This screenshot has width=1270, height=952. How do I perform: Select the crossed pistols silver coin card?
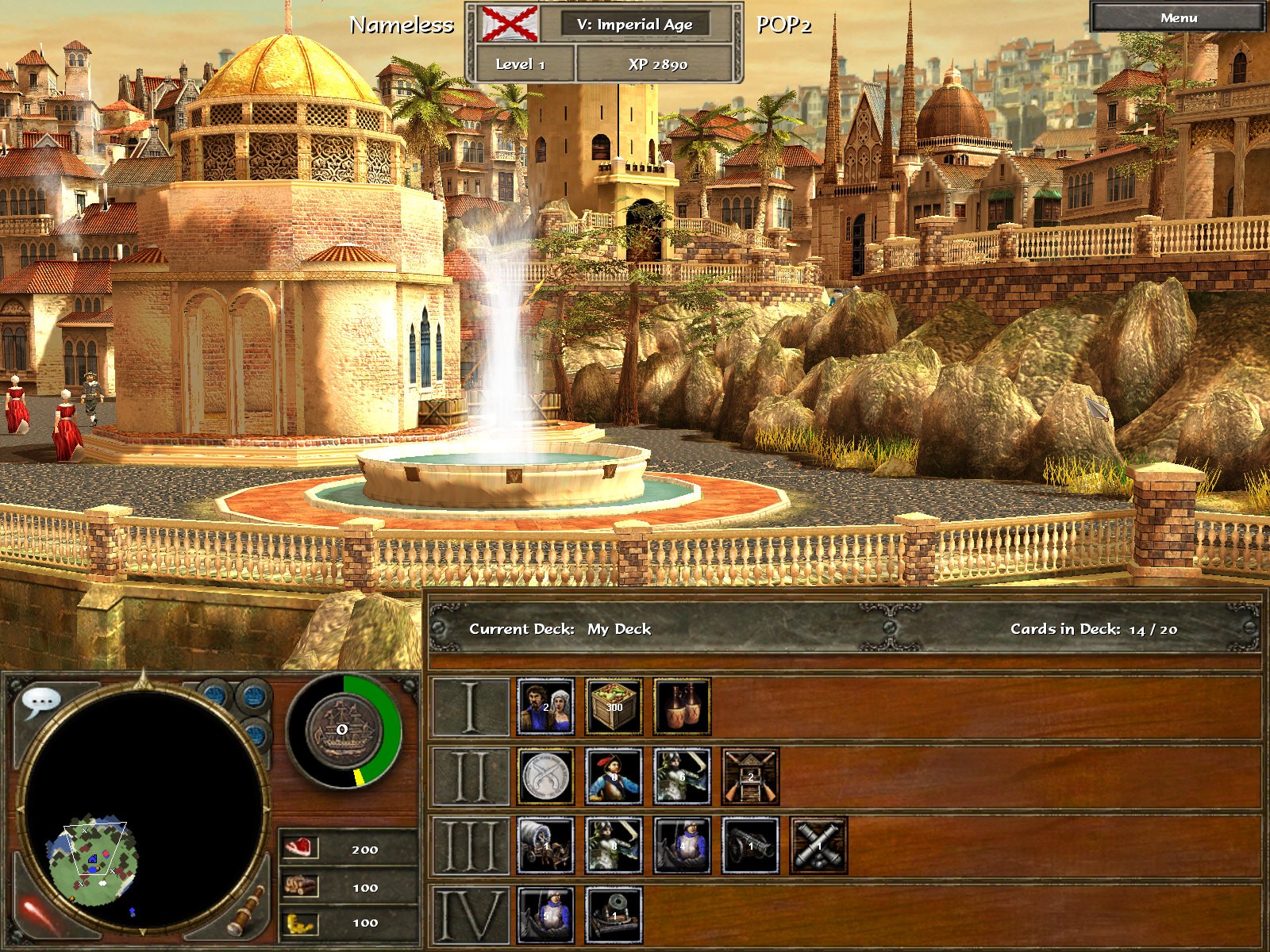point(545,776)
